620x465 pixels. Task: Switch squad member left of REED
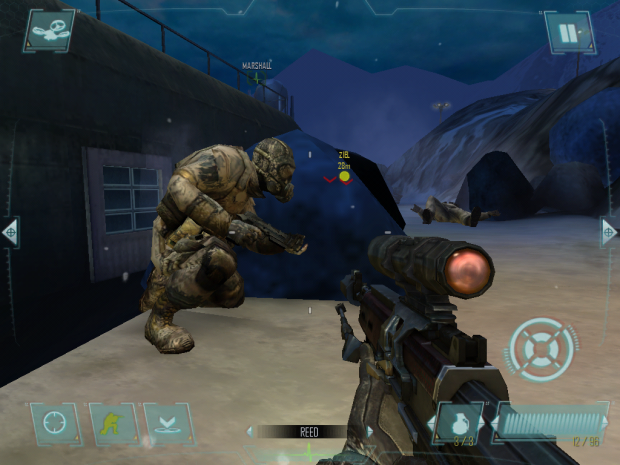[x=251, y=432]
